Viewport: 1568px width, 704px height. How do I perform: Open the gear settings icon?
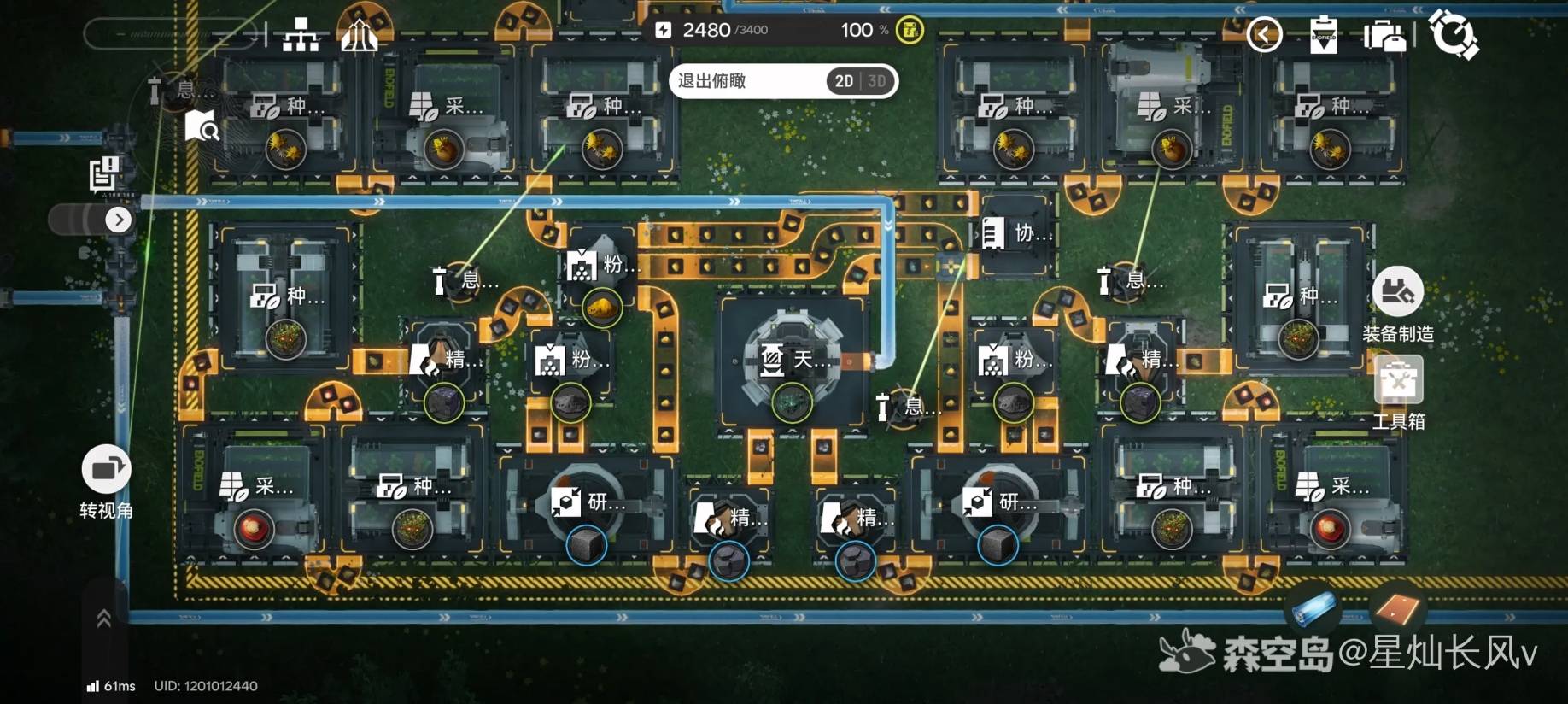coord(1453,34)
